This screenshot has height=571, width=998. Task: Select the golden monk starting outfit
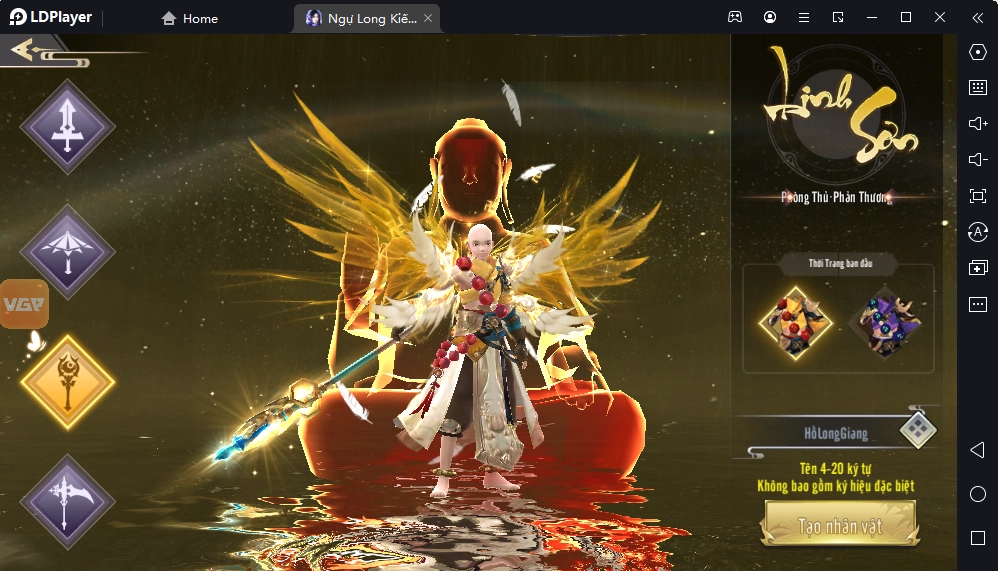point(796,321)
